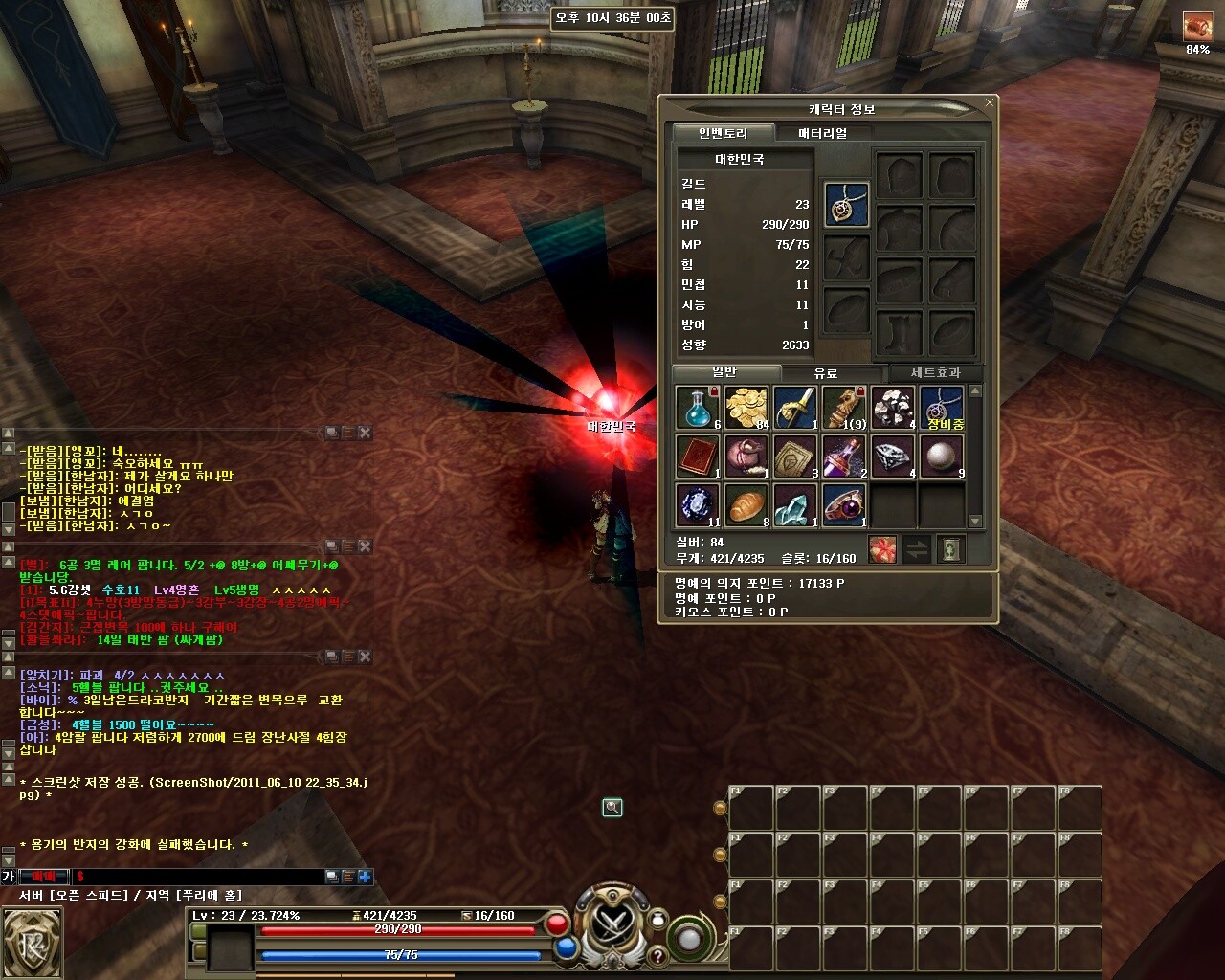Close the character info window
The height and width of the screenshot is (980, 1225).
coord(990,101)
